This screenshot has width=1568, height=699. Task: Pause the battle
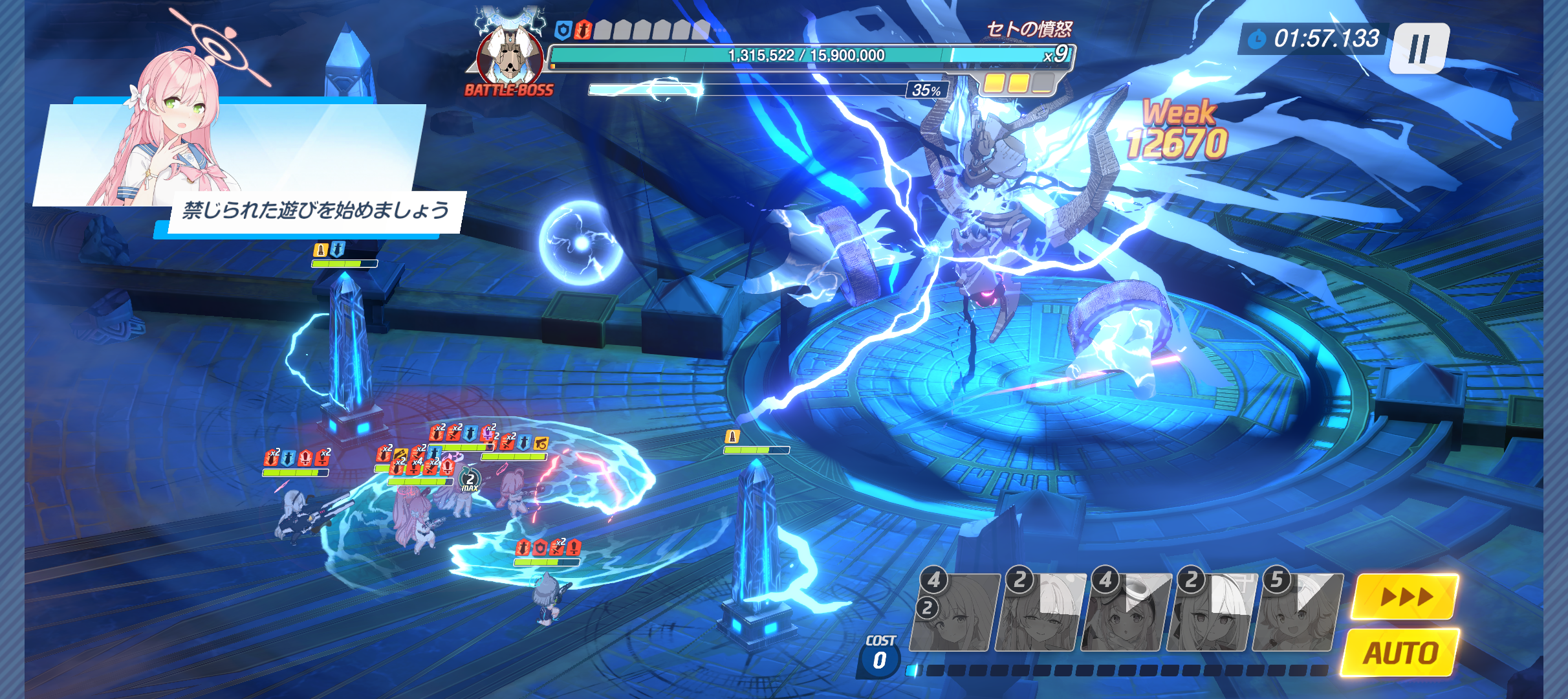[x=1420, y=49]
